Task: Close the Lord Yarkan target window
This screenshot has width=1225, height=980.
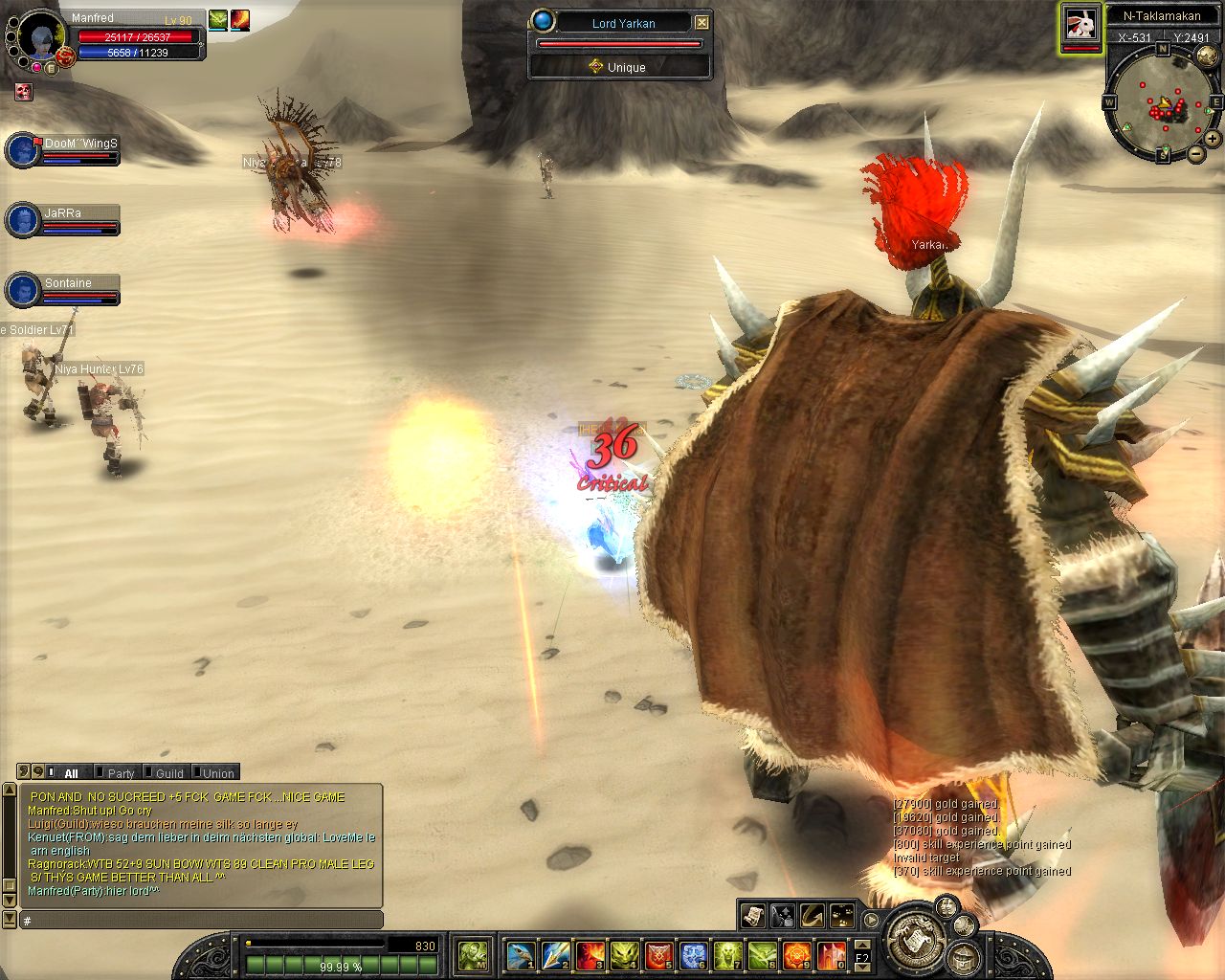Action: pyautogui.click(x=702, y=22)
